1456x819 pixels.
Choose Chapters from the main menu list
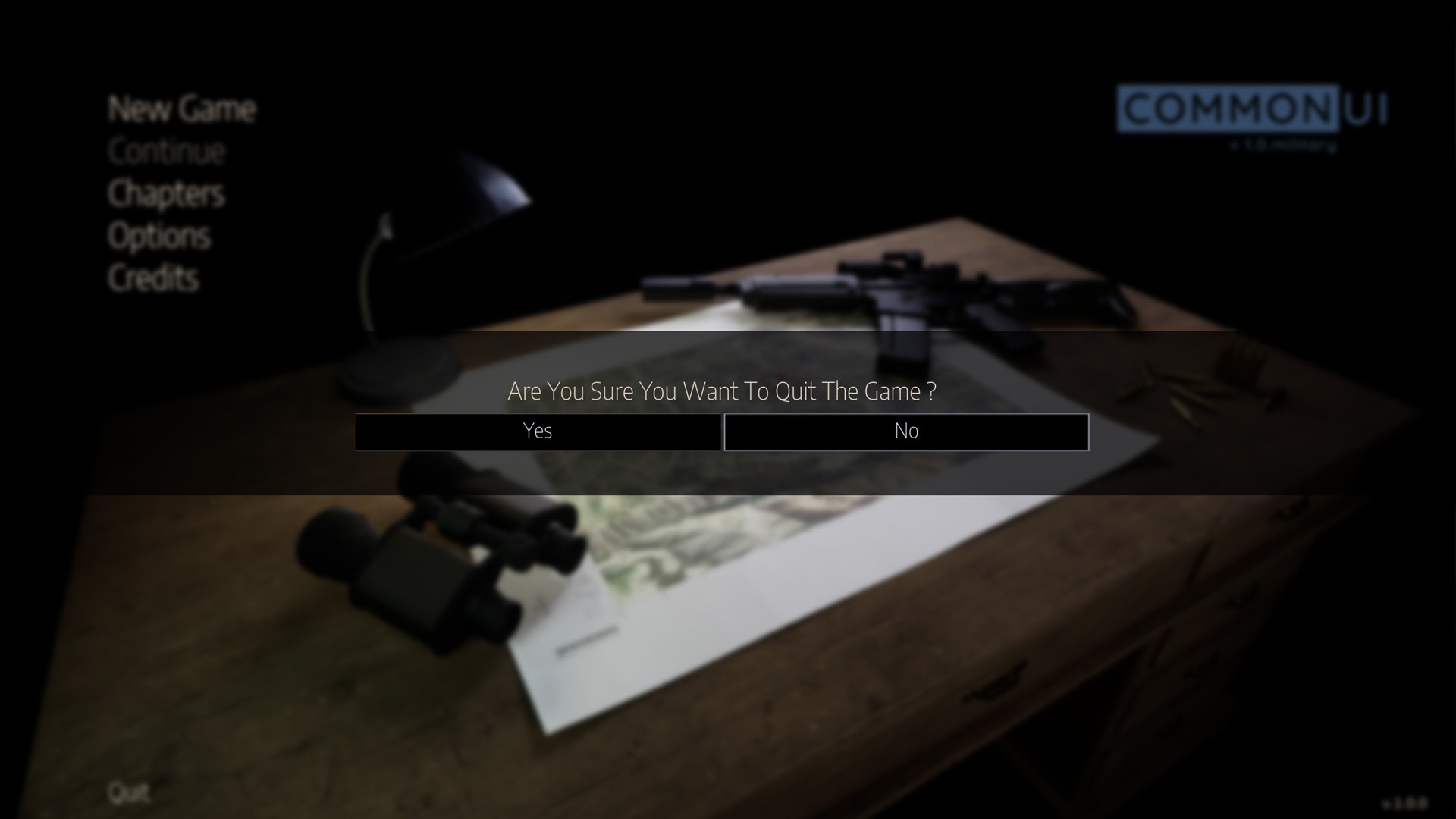pyautogui.click(x=165, y=194)
